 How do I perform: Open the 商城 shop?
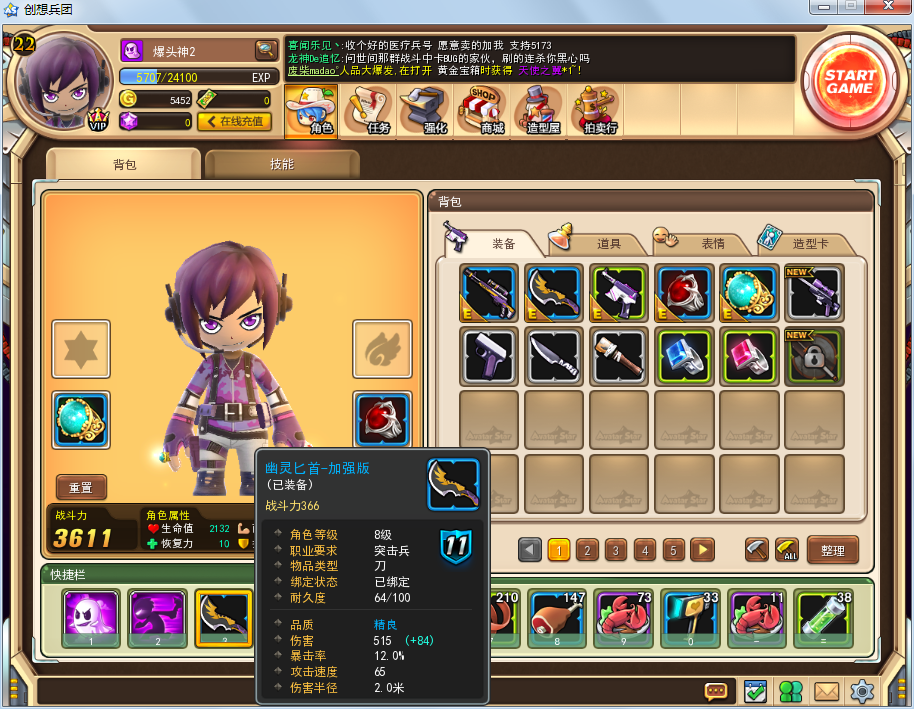pyautogui.click(x=486, y=112)
